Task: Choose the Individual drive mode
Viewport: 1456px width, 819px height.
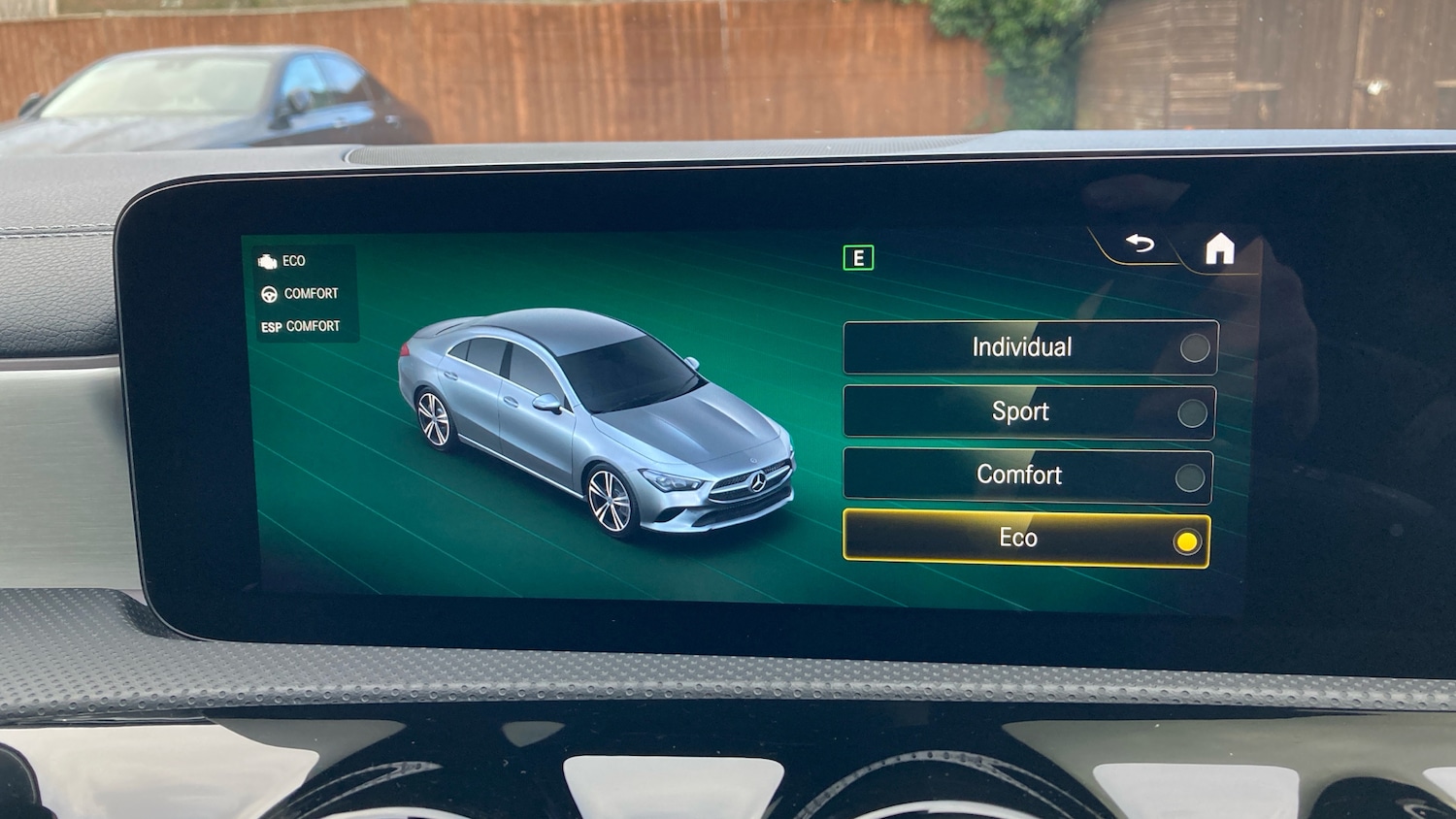Action: [1024, 347]
